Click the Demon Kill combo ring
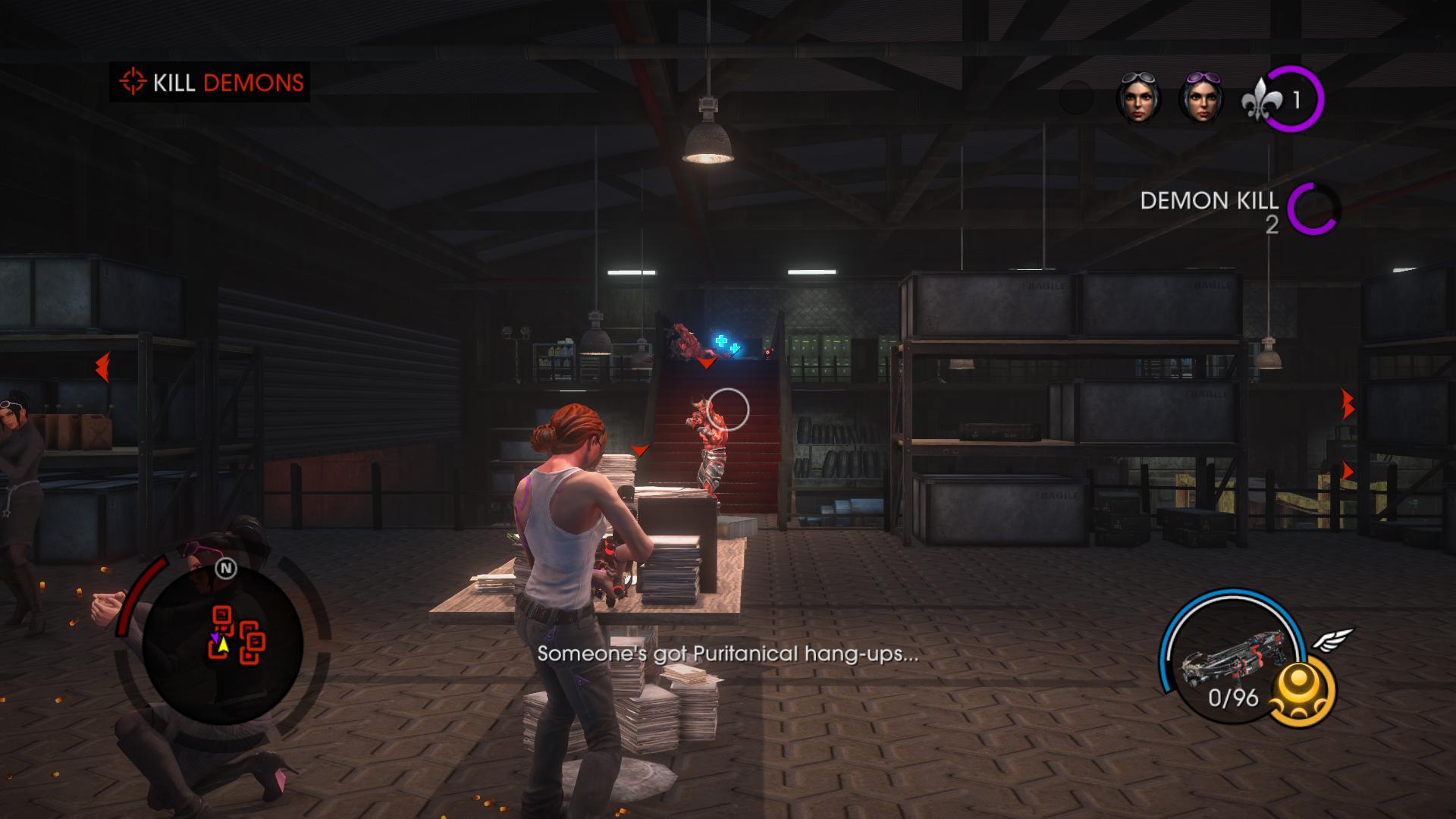This screenshot has height=819, width=1456. point(1313,209)
